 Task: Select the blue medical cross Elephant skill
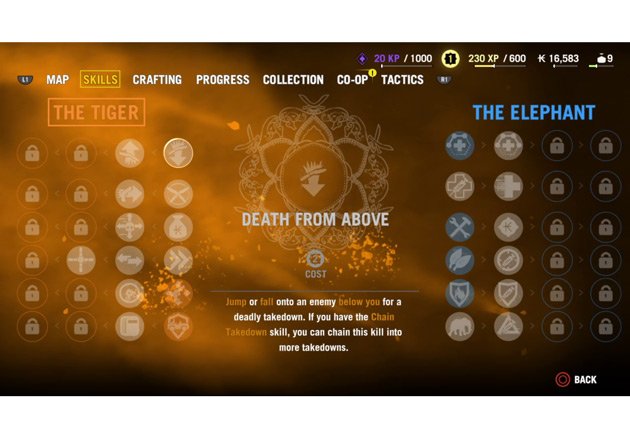pos(460,146)
